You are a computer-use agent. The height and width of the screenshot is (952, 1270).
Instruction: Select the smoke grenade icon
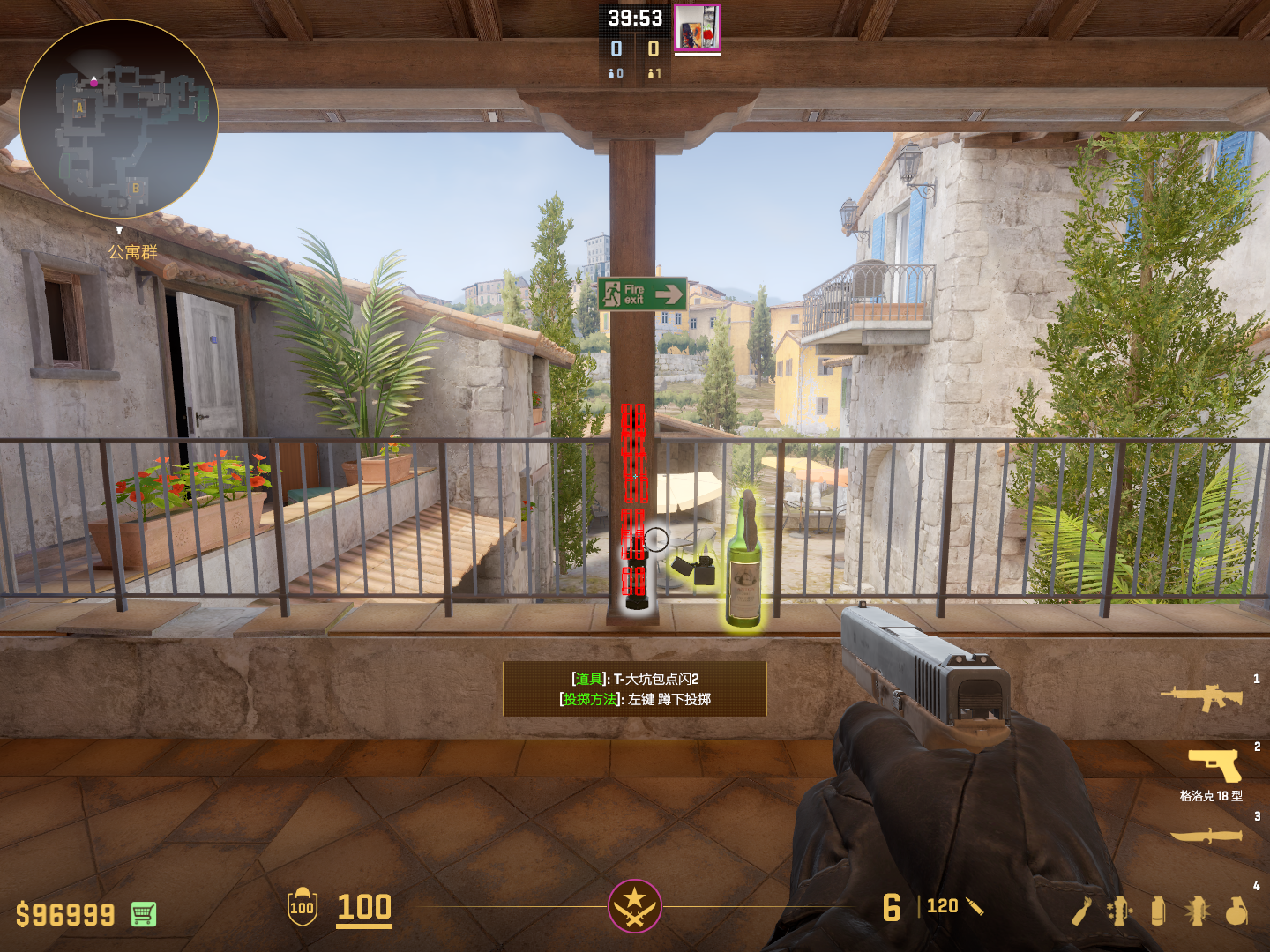(x=1158, y=911)
